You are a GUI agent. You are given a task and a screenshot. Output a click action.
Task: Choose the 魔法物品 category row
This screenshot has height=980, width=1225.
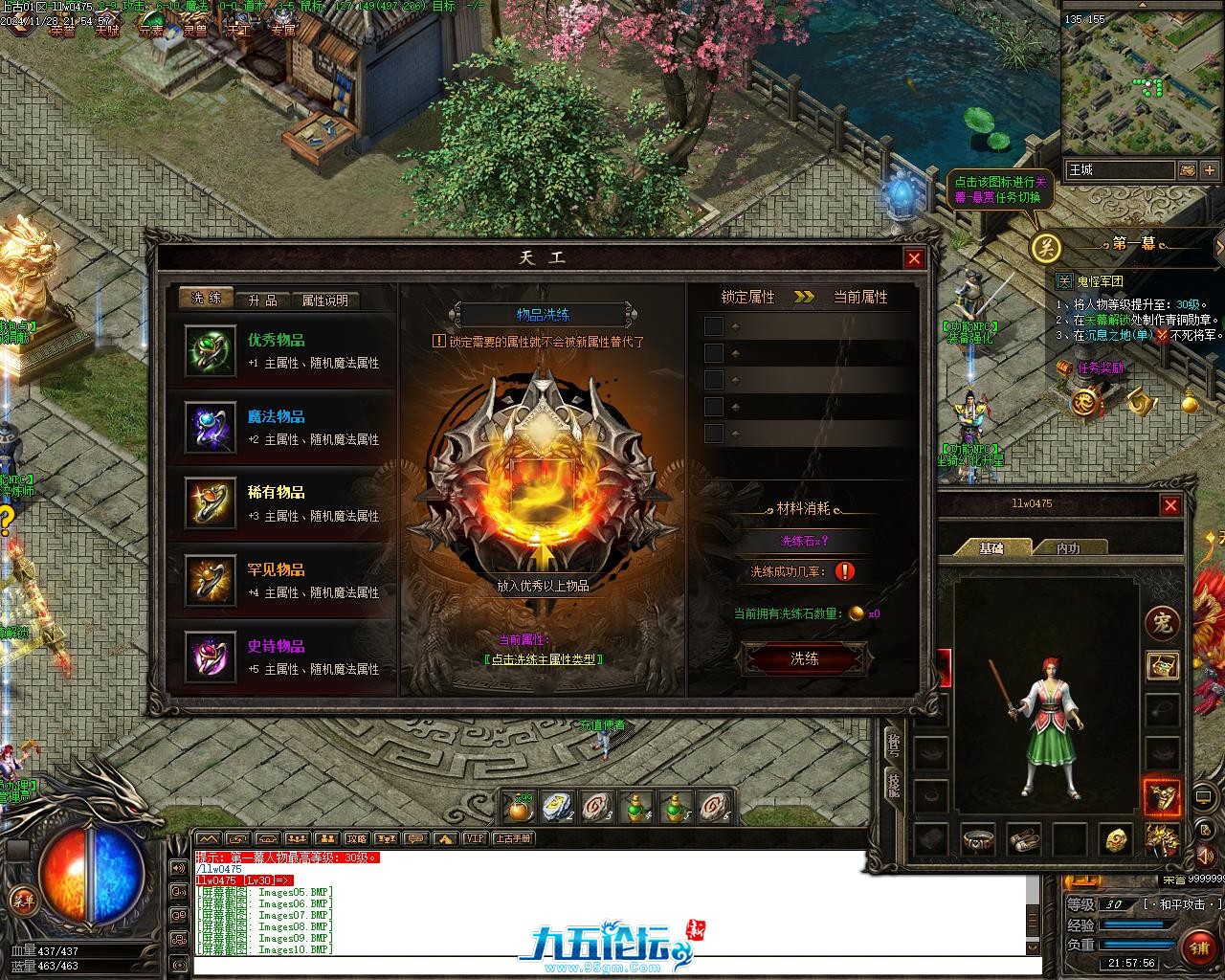282,427
